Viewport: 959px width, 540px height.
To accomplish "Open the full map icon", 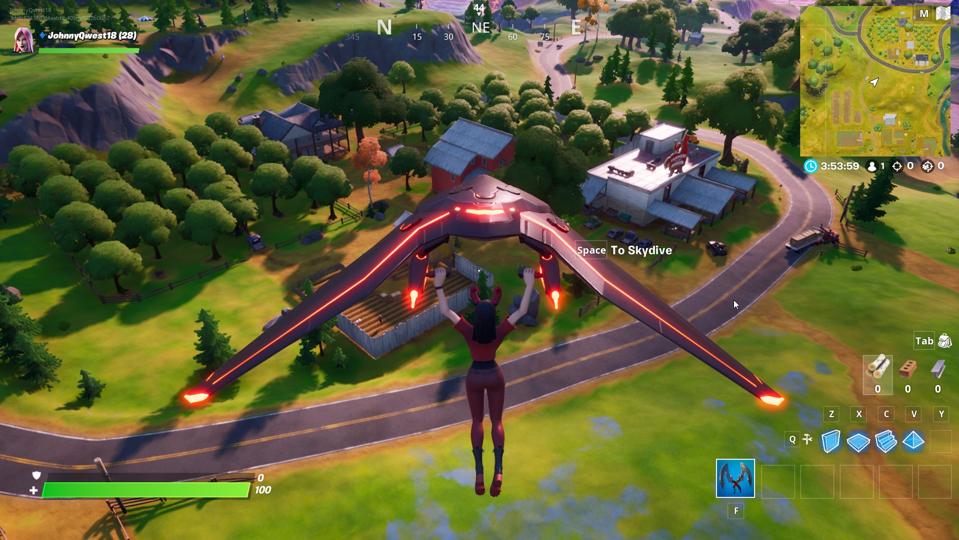I will 942,14.
